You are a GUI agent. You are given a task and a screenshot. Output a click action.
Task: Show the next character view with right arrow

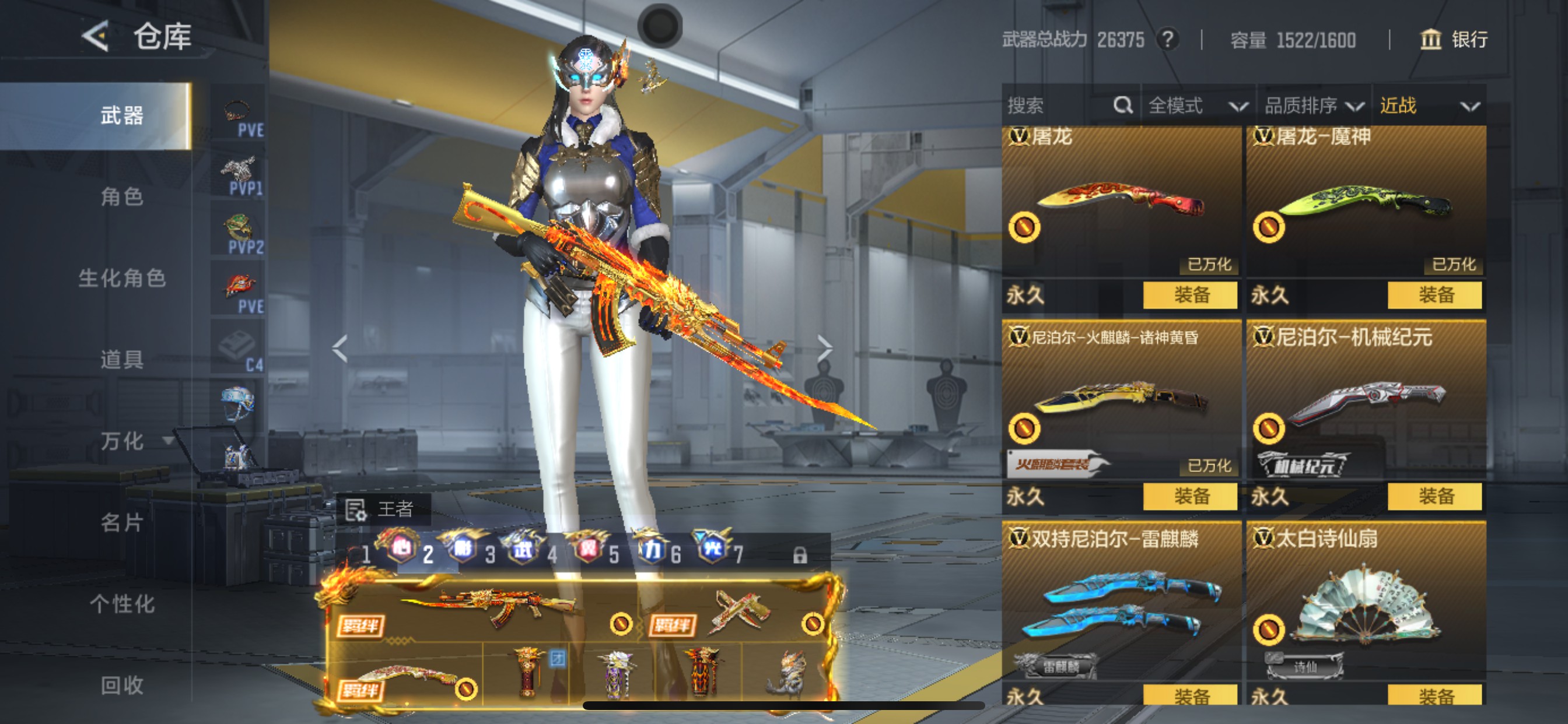tap(824, 349)
